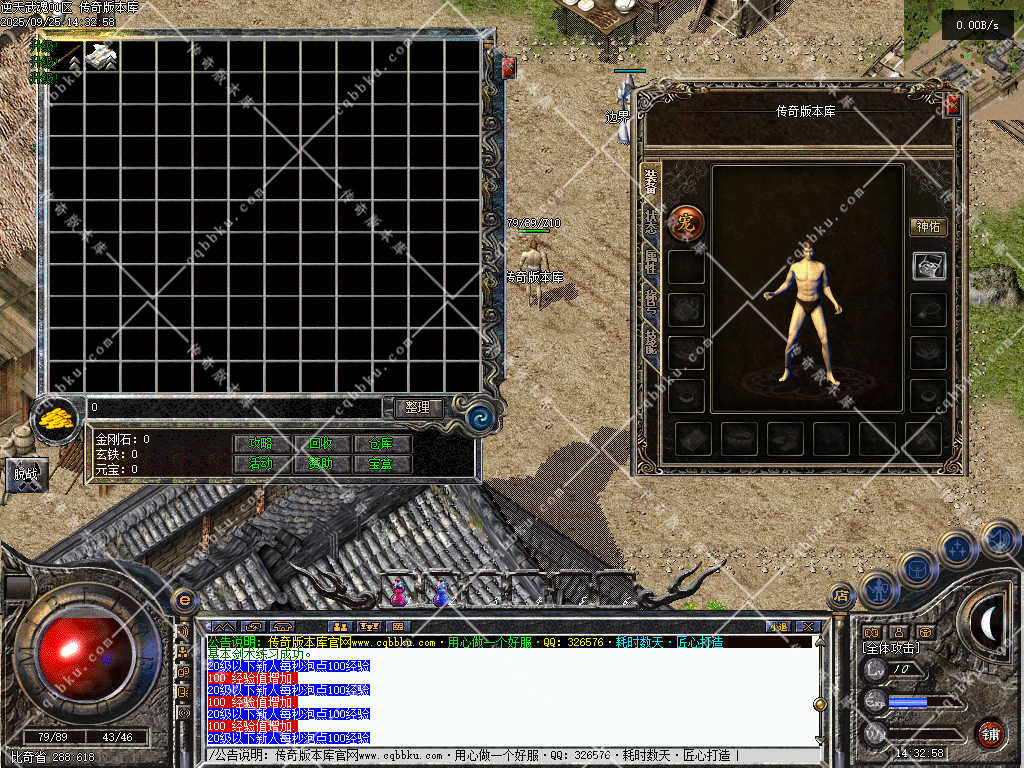Open the 宝盒 treasure box button
Viewport: 1024px width, 768px height.
[x=381, y=464]
